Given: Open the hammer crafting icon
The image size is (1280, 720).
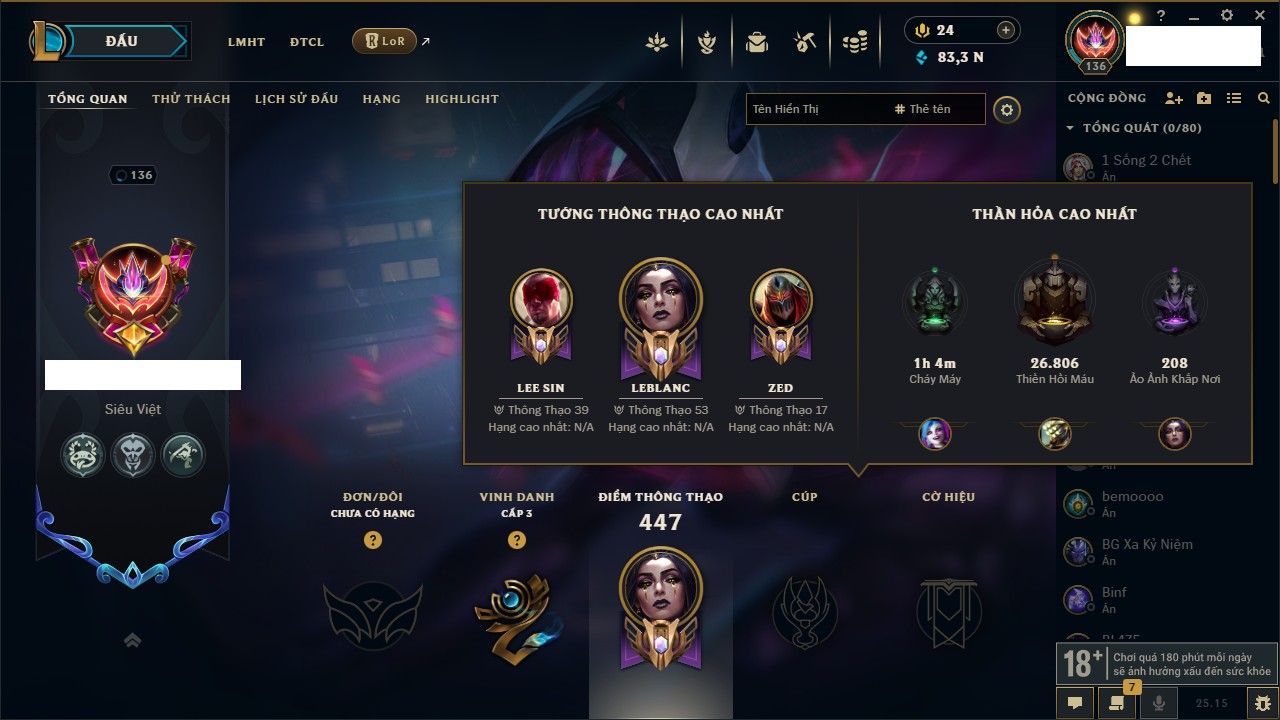Looking at the screenshot, I should point(805,42).
